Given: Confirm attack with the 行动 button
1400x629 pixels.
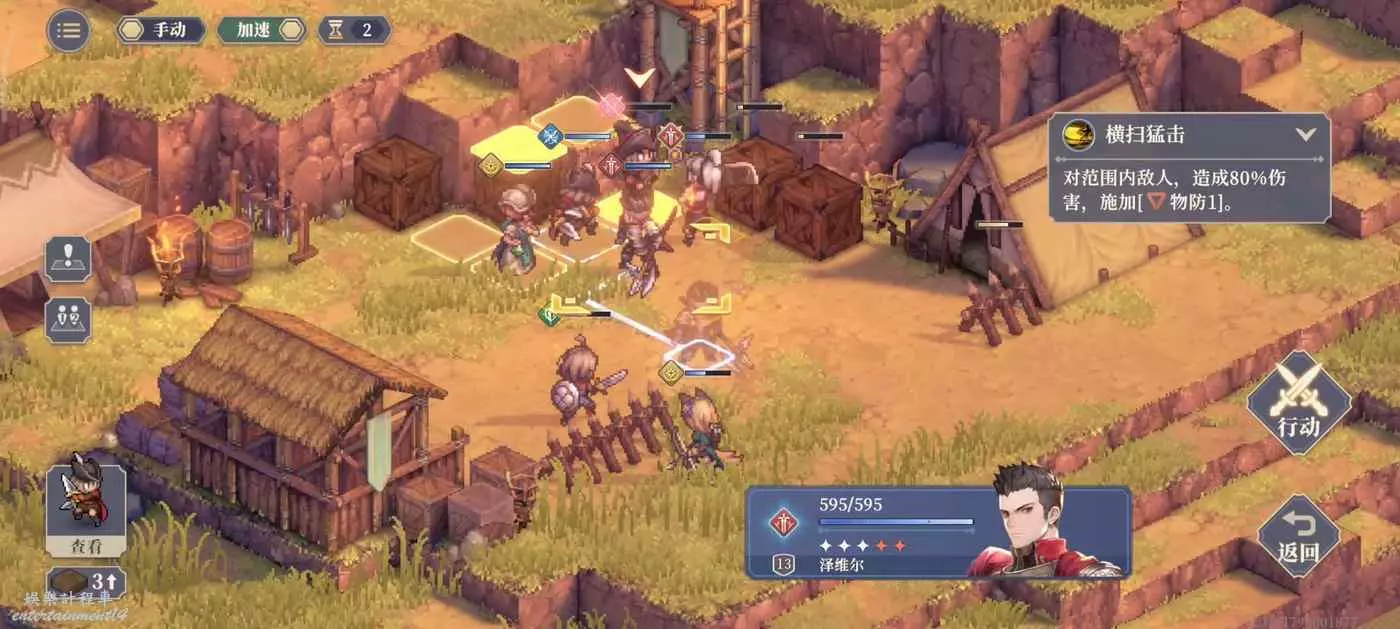Looking at the screenshot, I should click(x=1298, y=403).
